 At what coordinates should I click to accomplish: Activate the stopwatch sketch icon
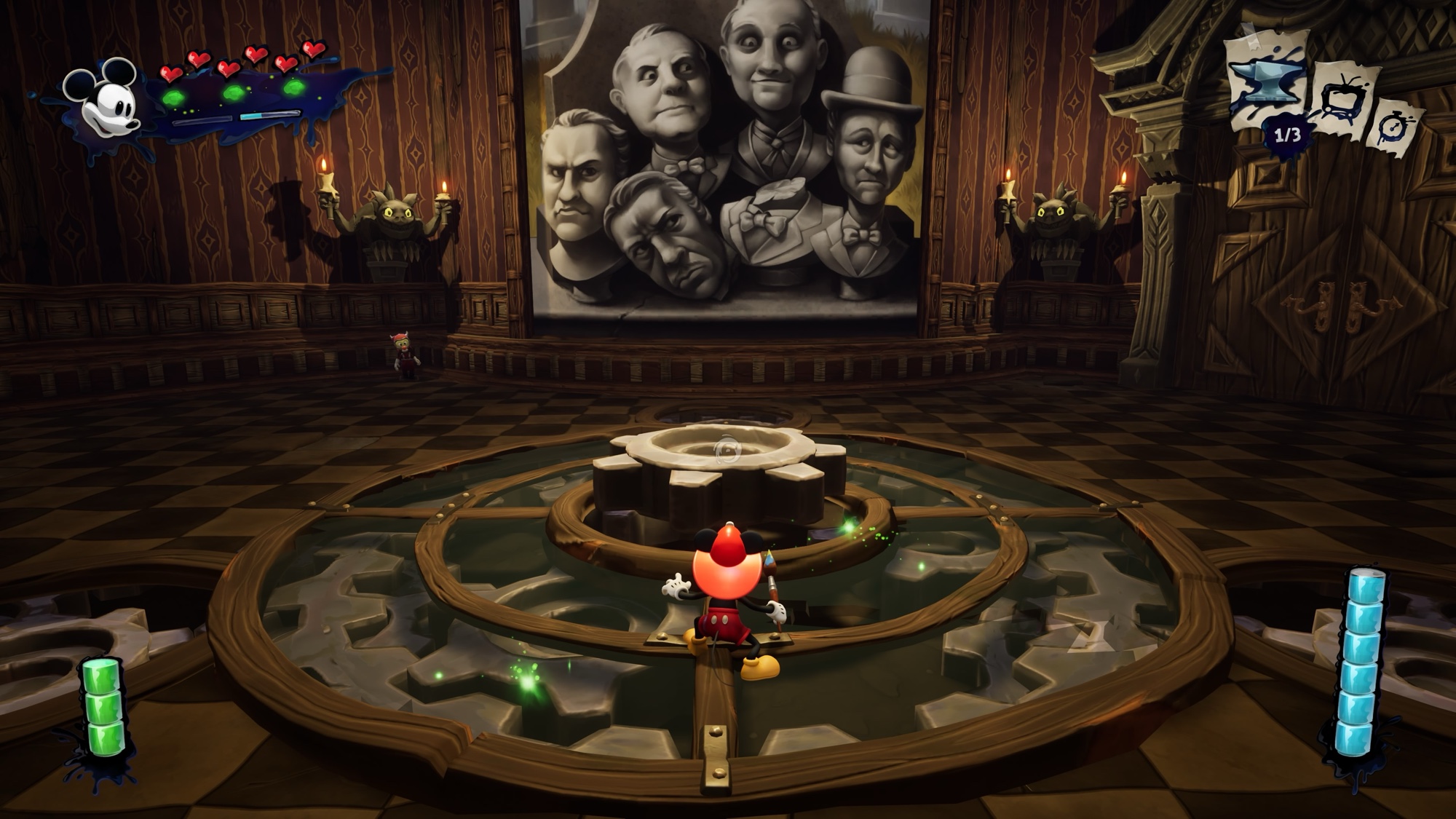click(1397, 128)
